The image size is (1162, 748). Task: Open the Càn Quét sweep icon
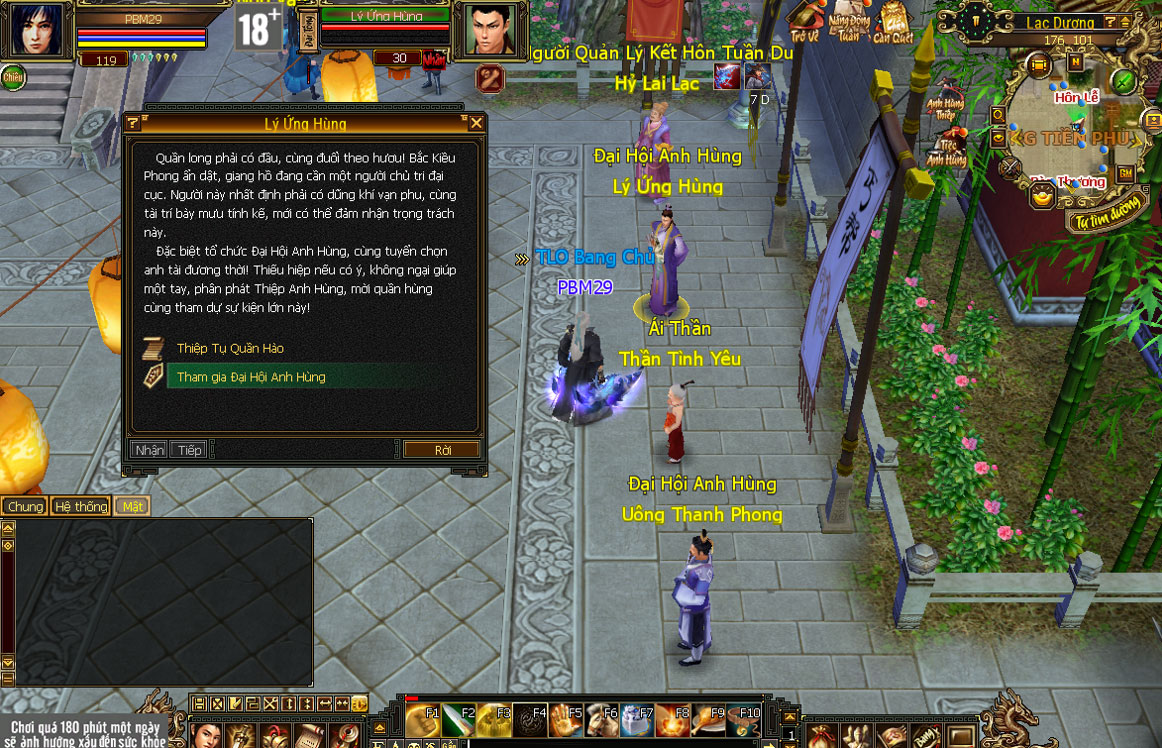tap(892, 22)
